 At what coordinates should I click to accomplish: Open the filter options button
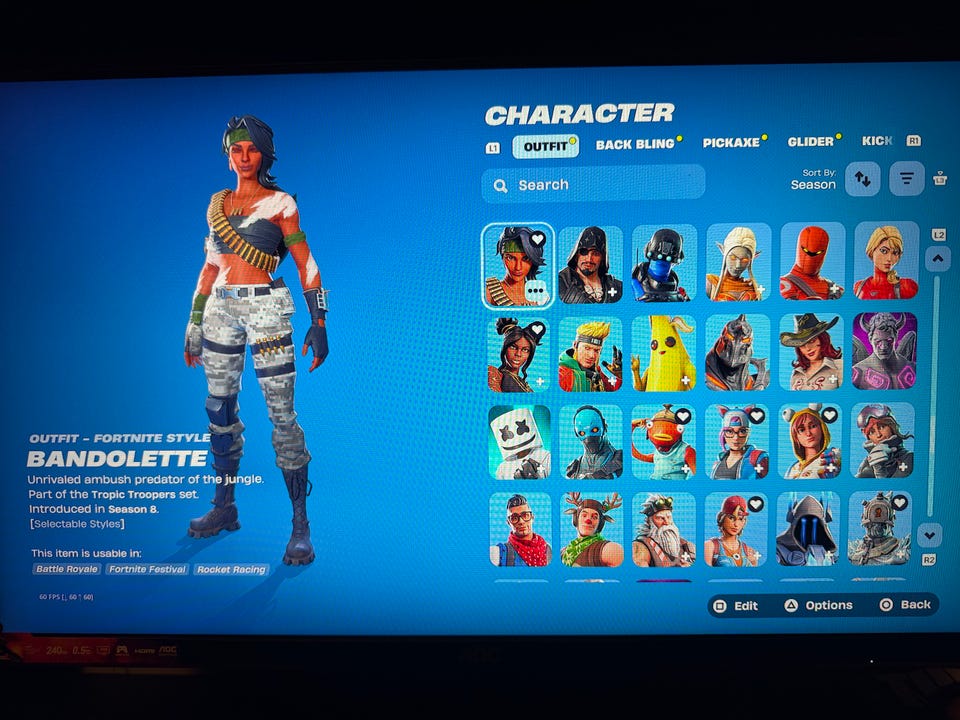(906, 179)
